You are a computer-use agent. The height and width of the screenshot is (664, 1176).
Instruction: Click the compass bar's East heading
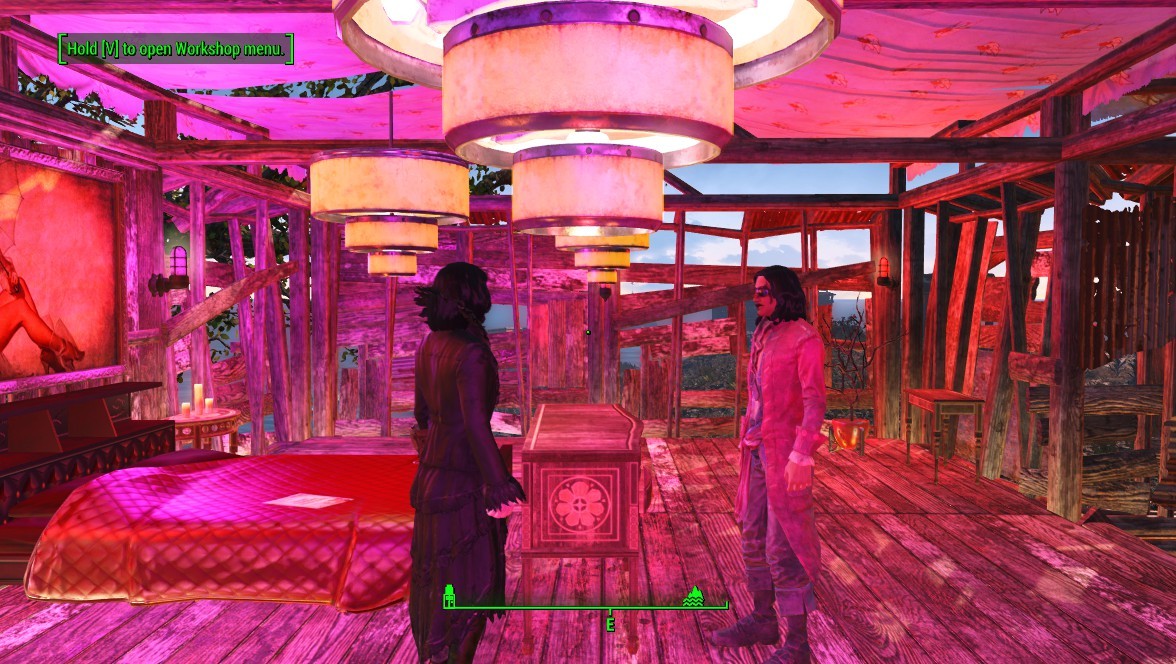pyautogui.click(x=609, y=623)
